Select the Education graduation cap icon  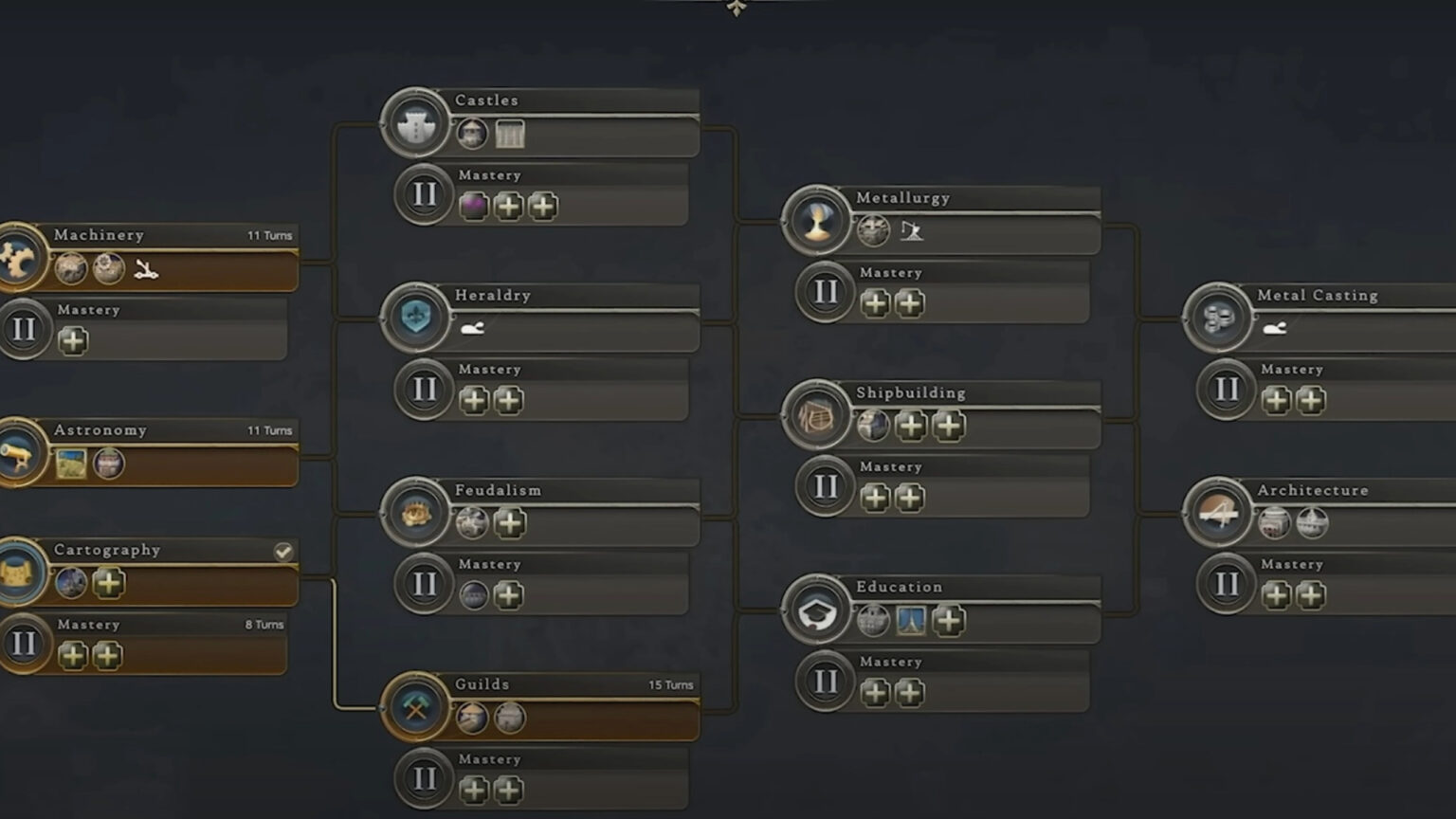(817, 611)
